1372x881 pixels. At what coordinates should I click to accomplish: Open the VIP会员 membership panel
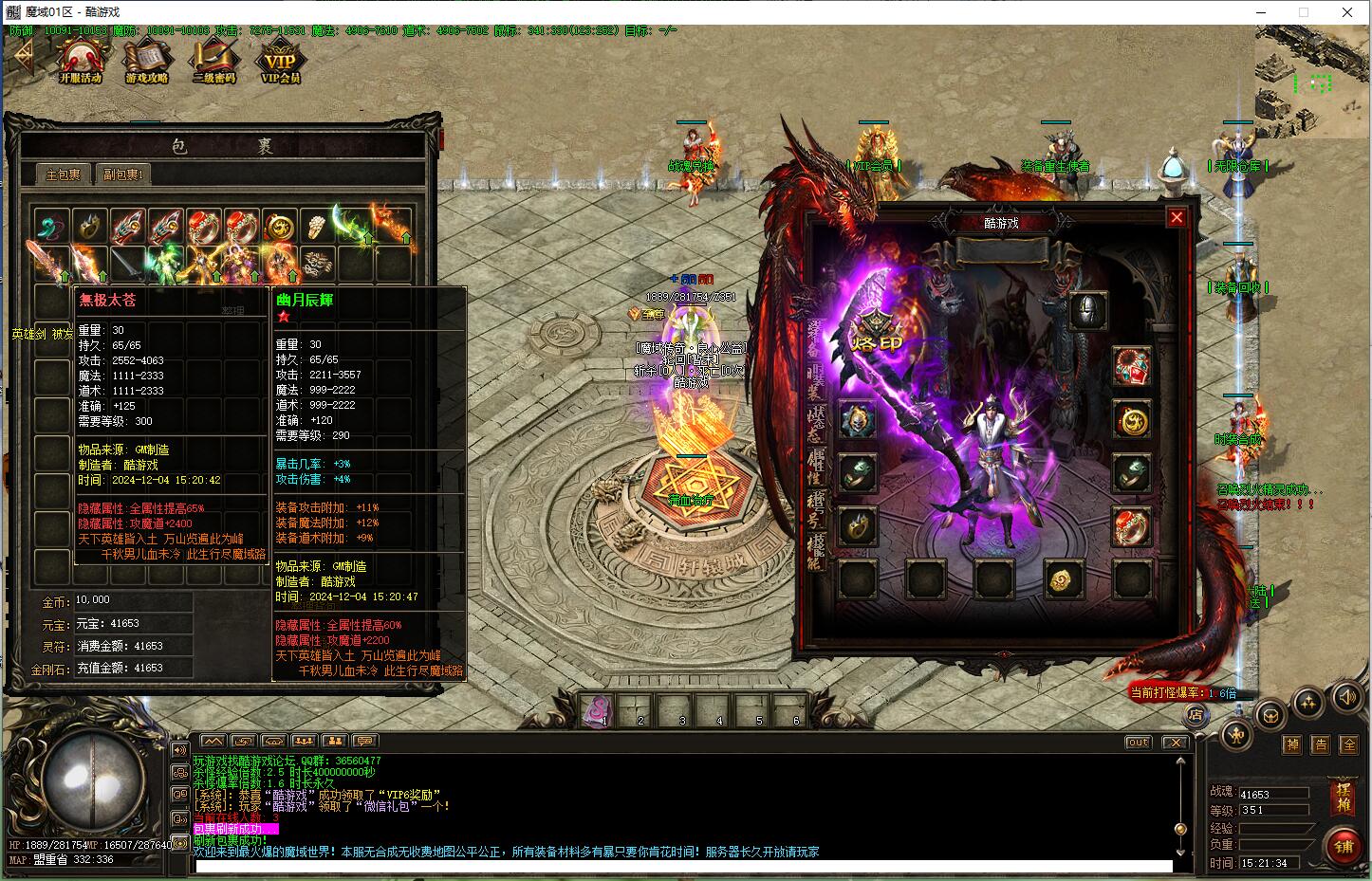[x=280, y=62]
